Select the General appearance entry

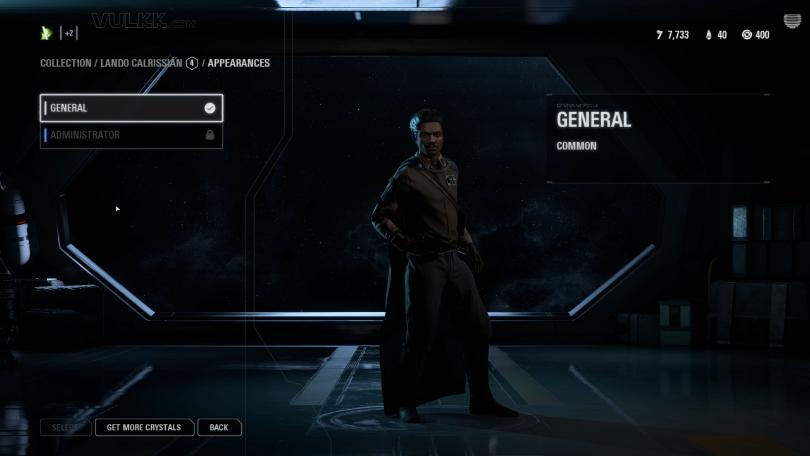[x=130, y=108]
